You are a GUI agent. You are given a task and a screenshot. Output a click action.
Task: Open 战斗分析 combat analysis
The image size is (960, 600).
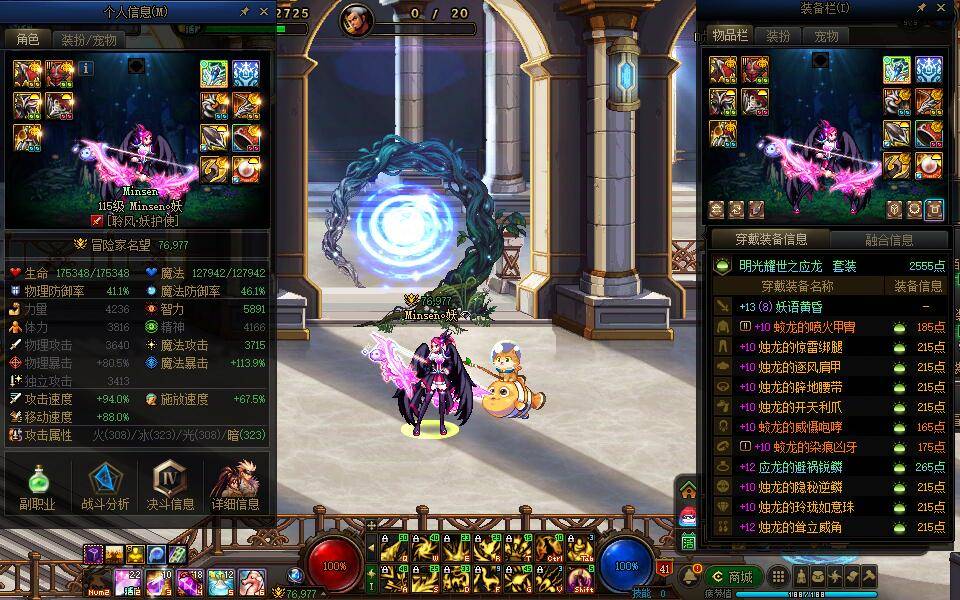(x=104, y=487)
